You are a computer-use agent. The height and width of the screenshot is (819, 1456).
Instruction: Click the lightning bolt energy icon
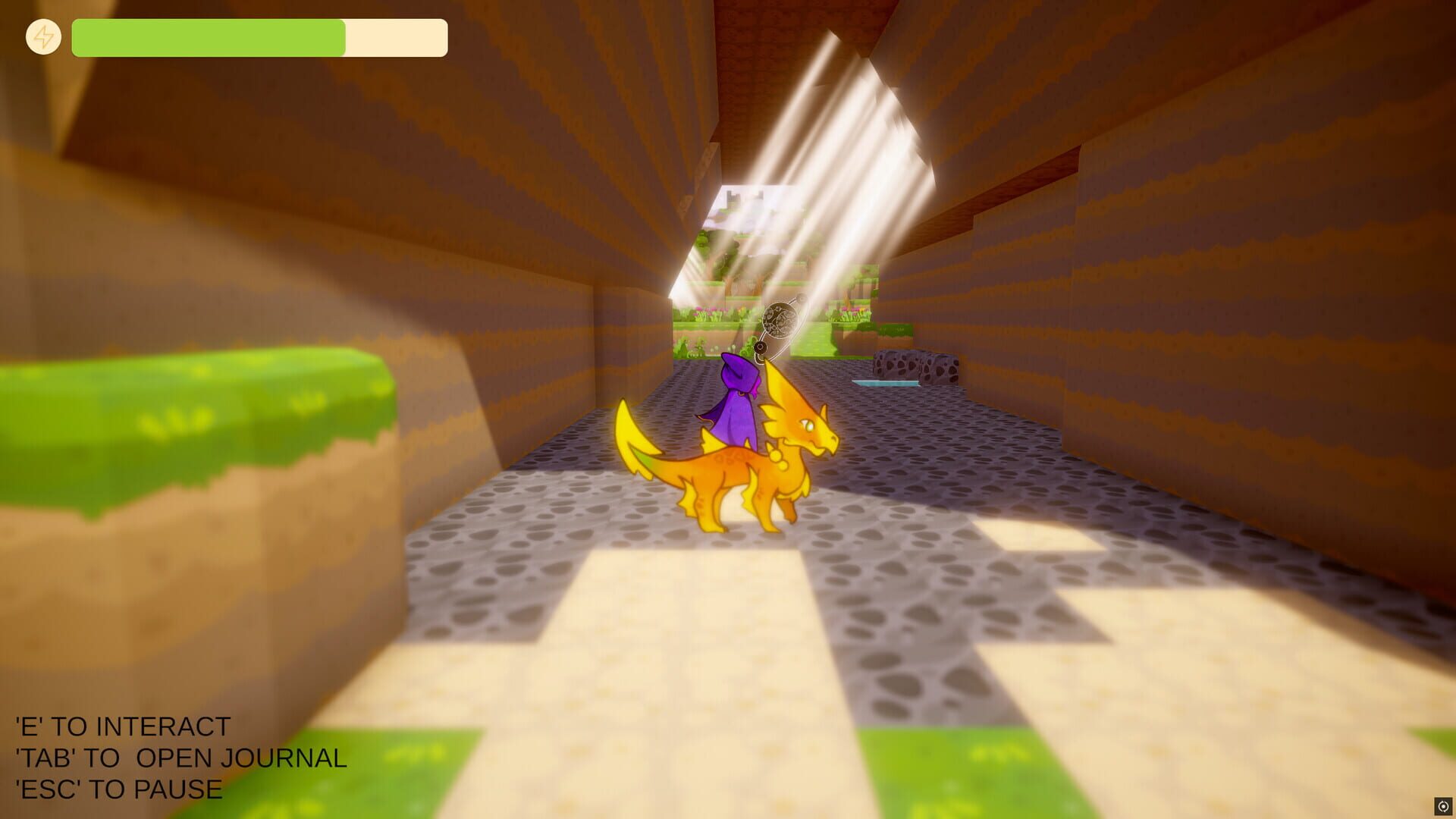click(43, 36)
